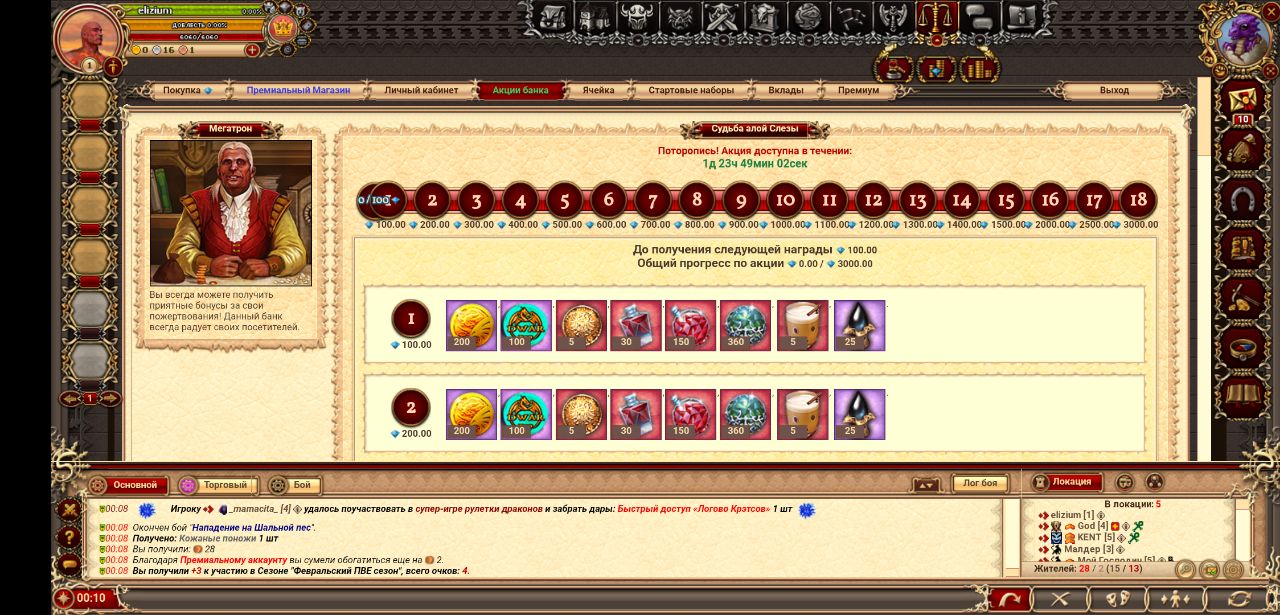The image size is (1280, 615).
Task: Open the Покупка tab
Action: point(186,90)
